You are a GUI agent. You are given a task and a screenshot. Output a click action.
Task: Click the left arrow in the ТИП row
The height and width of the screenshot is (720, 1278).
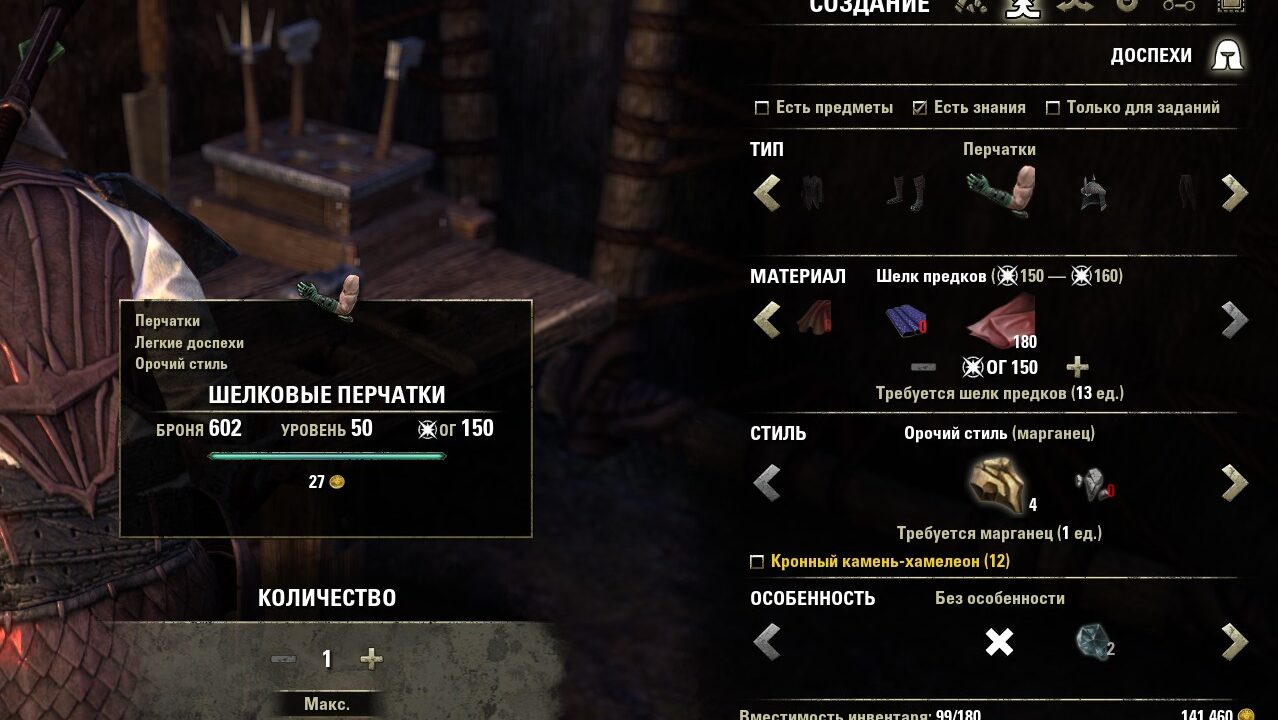point(767,192)
